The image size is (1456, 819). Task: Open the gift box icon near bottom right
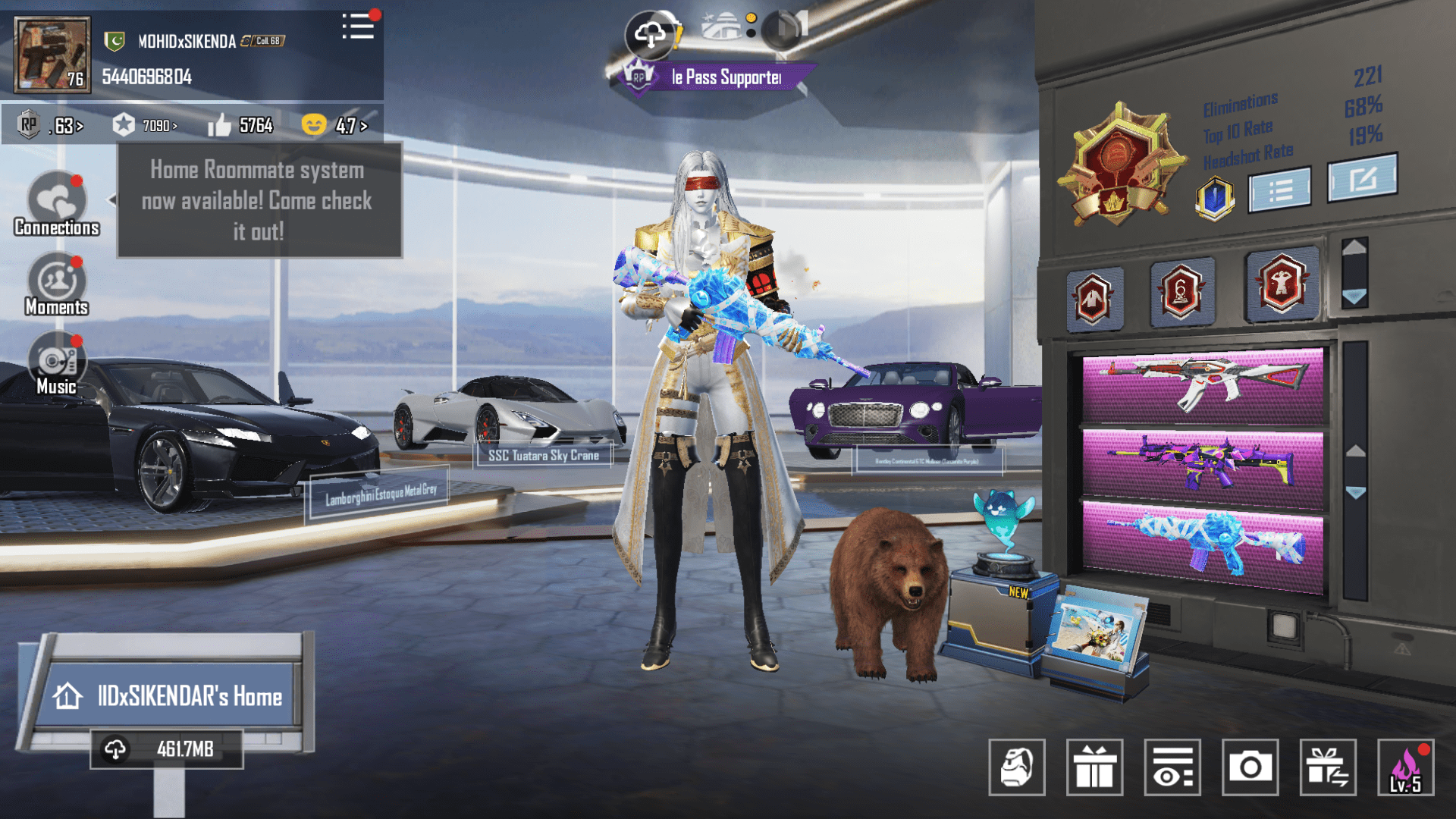[1095, 768]
